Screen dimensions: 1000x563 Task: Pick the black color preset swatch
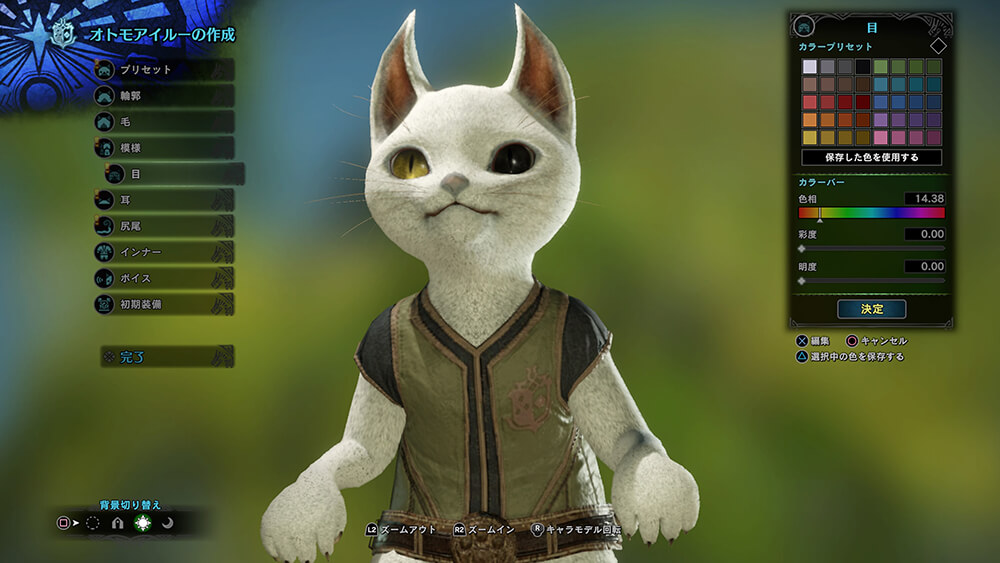coord(863,67)
